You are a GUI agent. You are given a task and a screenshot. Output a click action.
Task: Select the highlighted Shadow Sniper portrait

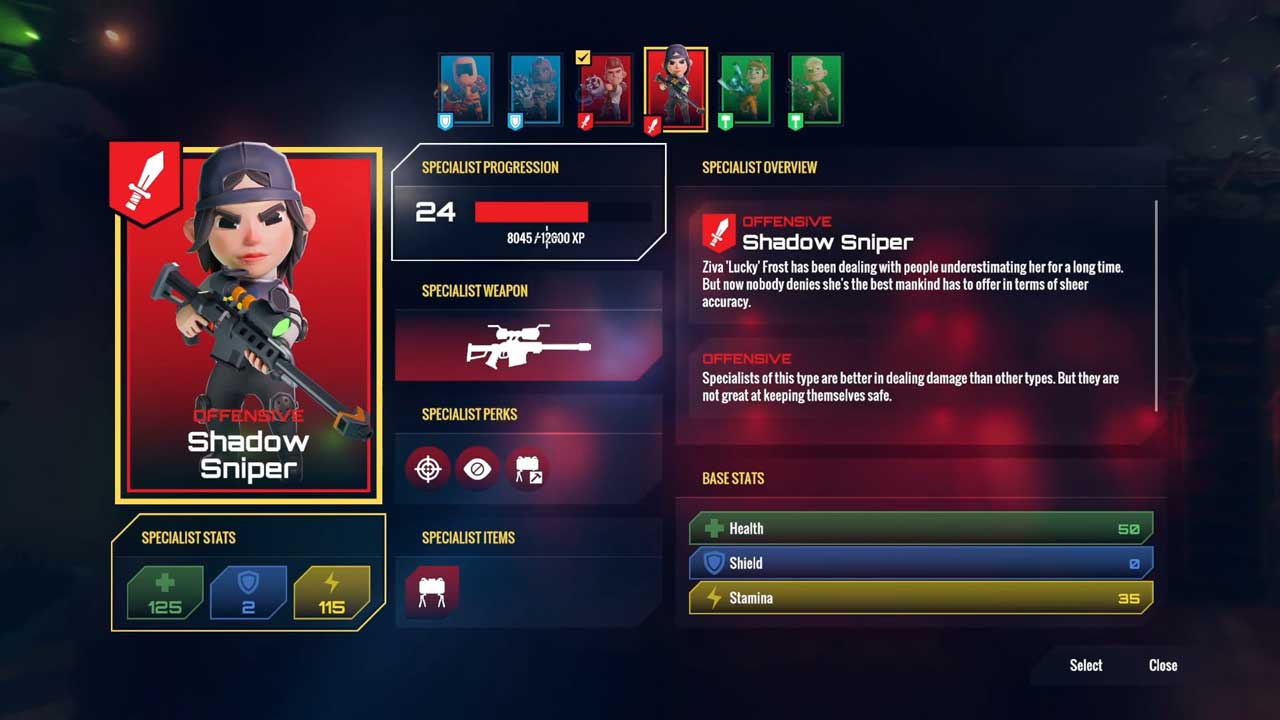coord(676,88)
